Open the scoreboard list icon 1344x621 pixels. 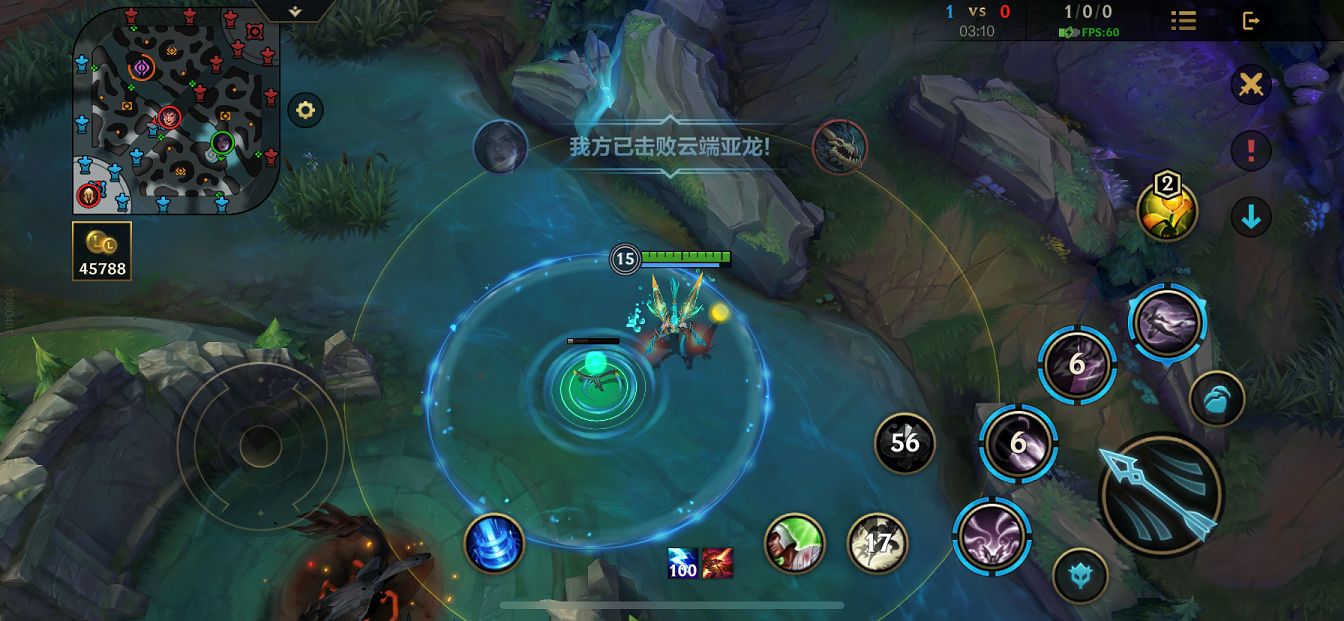pyautogui.click(x=1183, y=20)
